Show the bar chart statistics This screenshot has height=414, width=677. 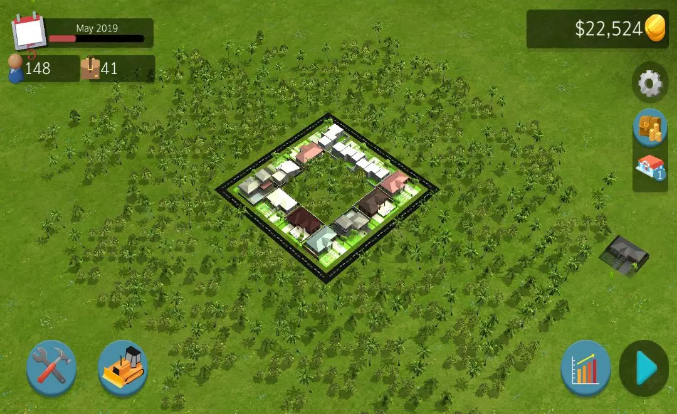tap(585, 368)
